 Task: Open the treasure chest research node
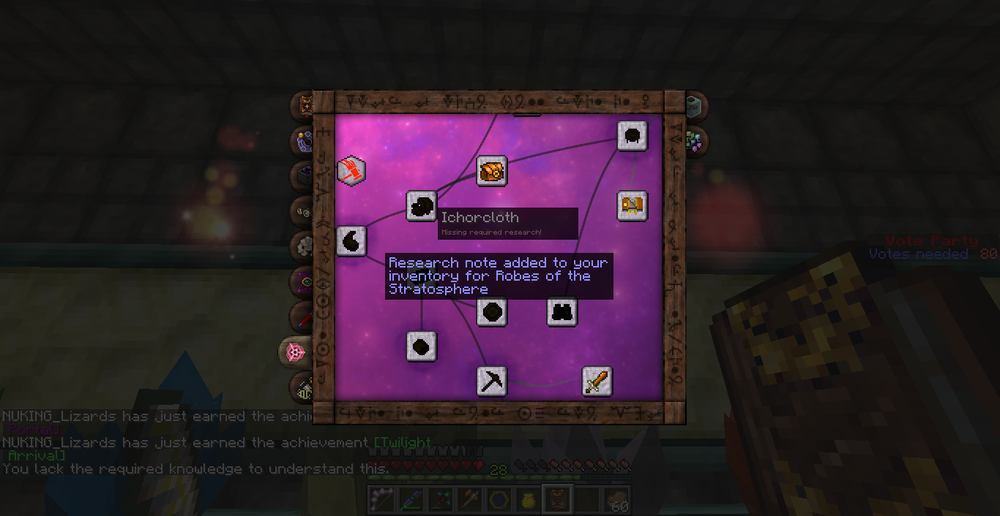(491, 171)
